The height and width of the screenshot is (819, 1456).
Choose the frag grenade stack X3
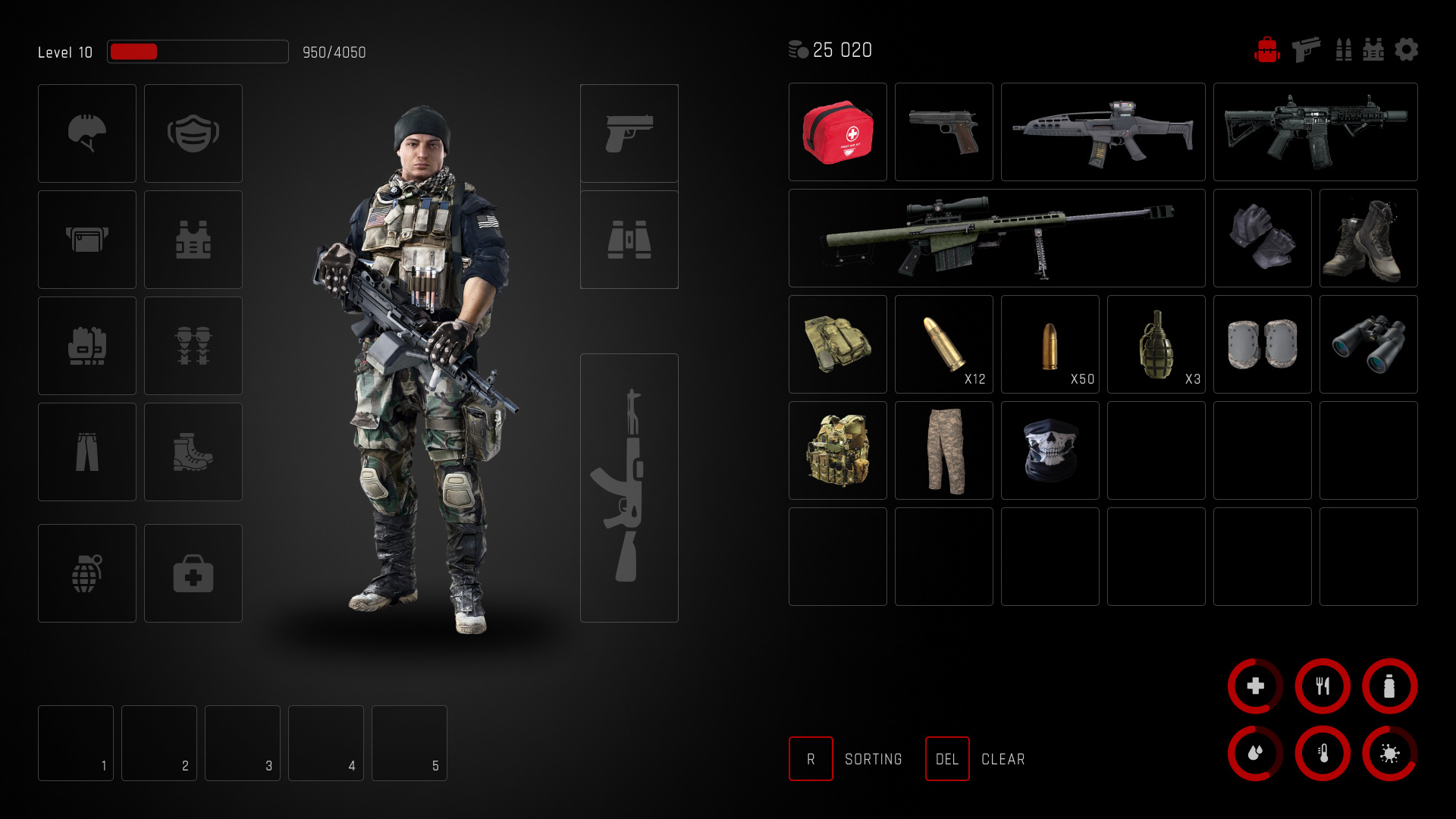point(1156,344)
